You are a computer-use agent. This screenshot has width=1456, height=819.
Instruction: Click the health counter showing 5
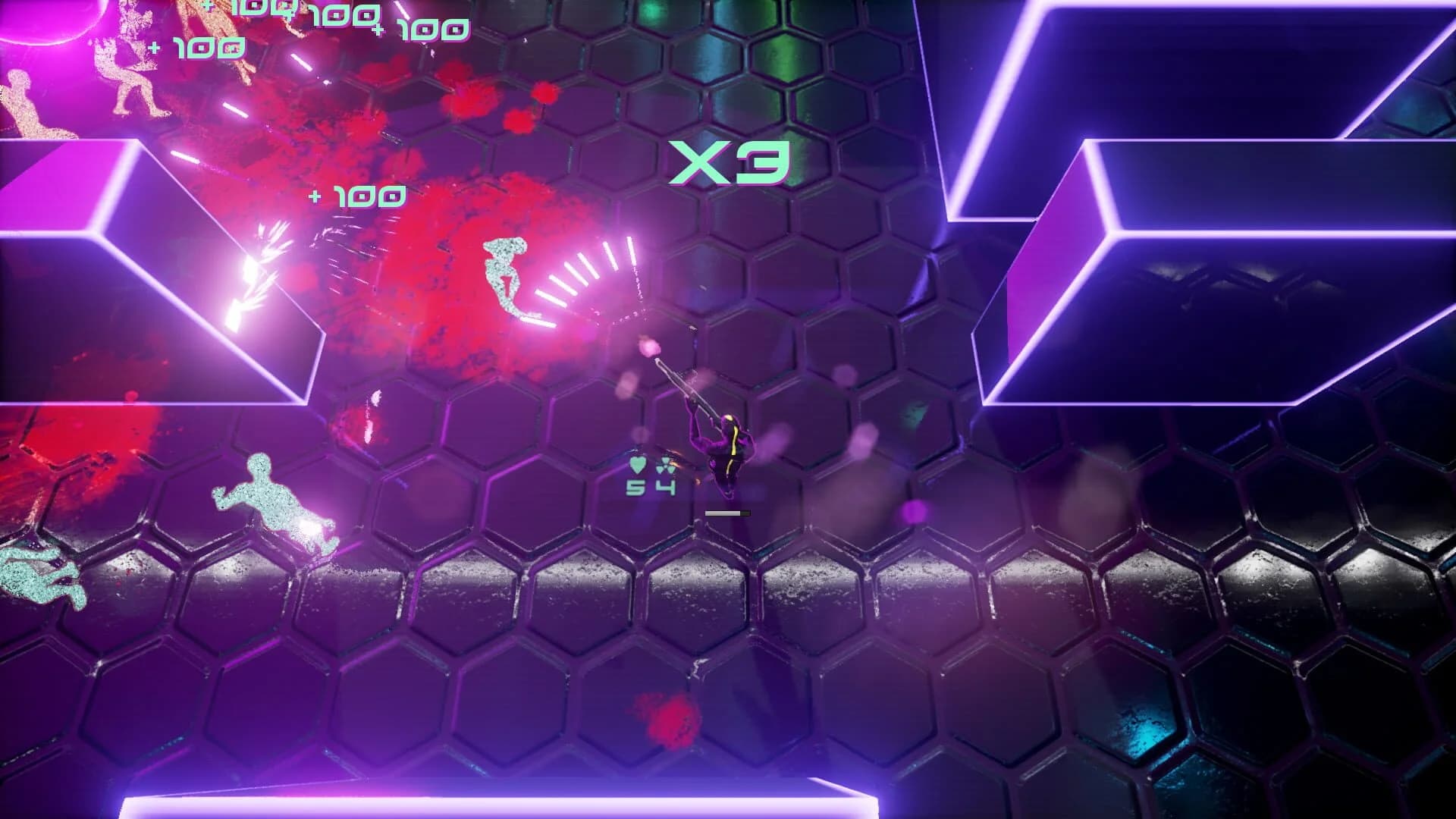pos(635,488)
